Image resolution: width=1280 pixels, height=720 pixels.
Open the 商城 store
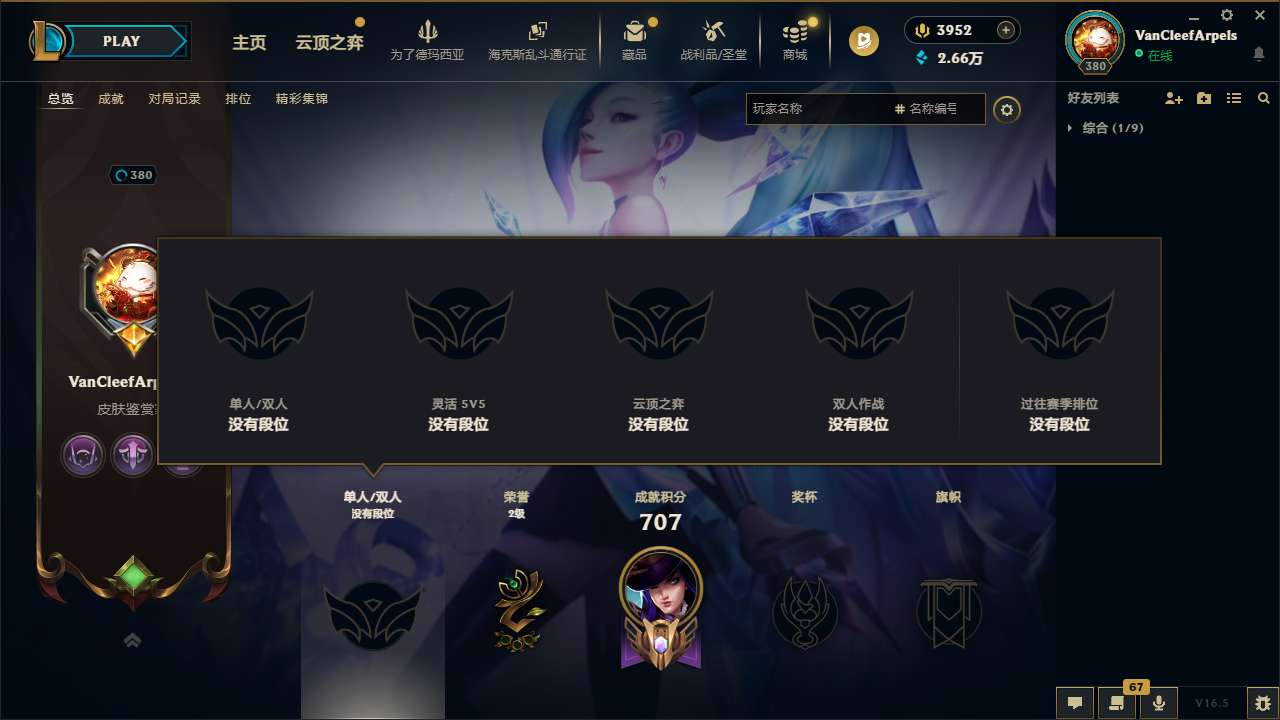795,40
